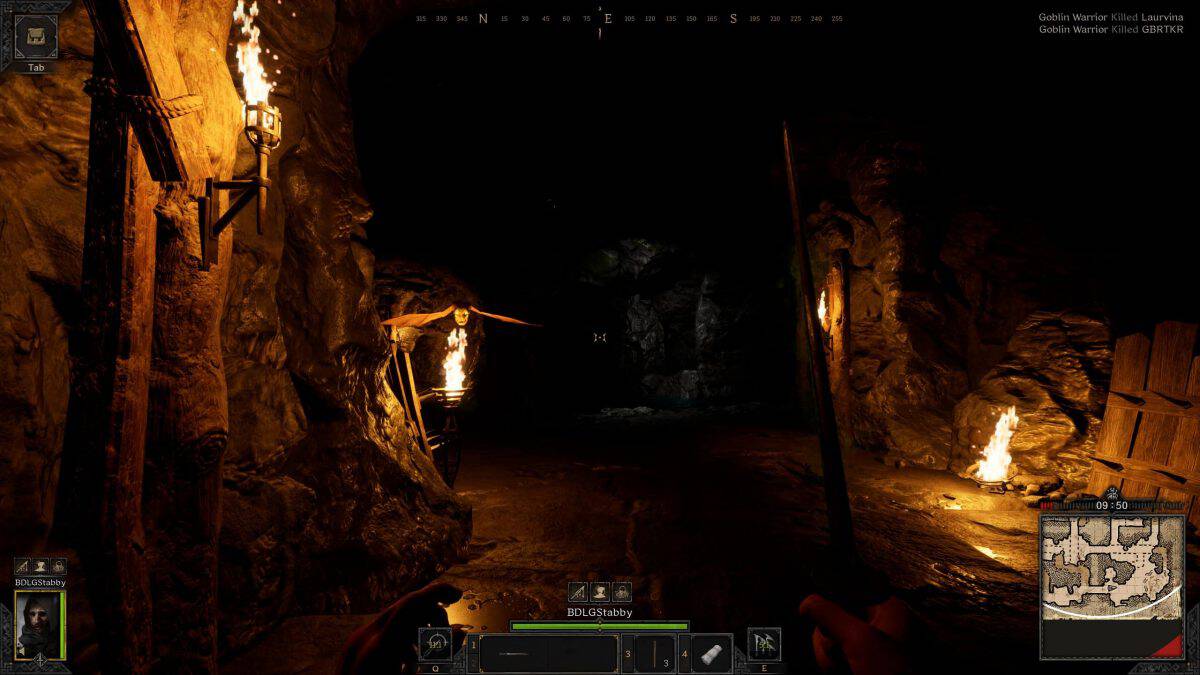Viewport: 1200px width, 675px height.
Task: Select weapon slot 1 with the rapier
Action: point(548,654)
